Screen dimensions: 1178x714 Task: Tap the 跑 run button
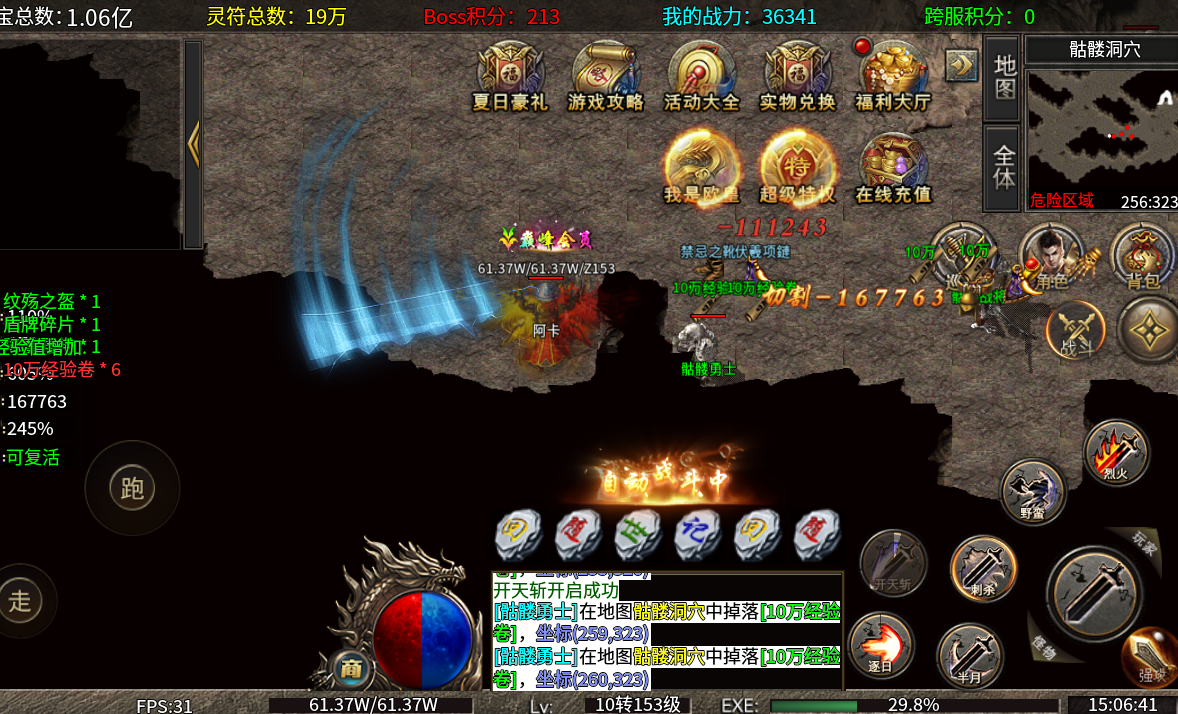point(132,488)
